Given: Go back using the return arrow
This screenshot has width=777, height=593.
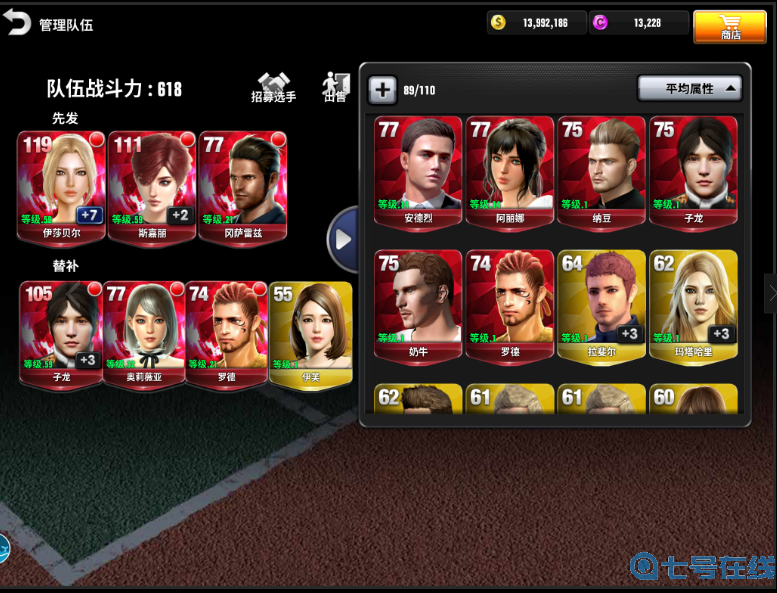Looking at the screenshot, I should (17, 23).
